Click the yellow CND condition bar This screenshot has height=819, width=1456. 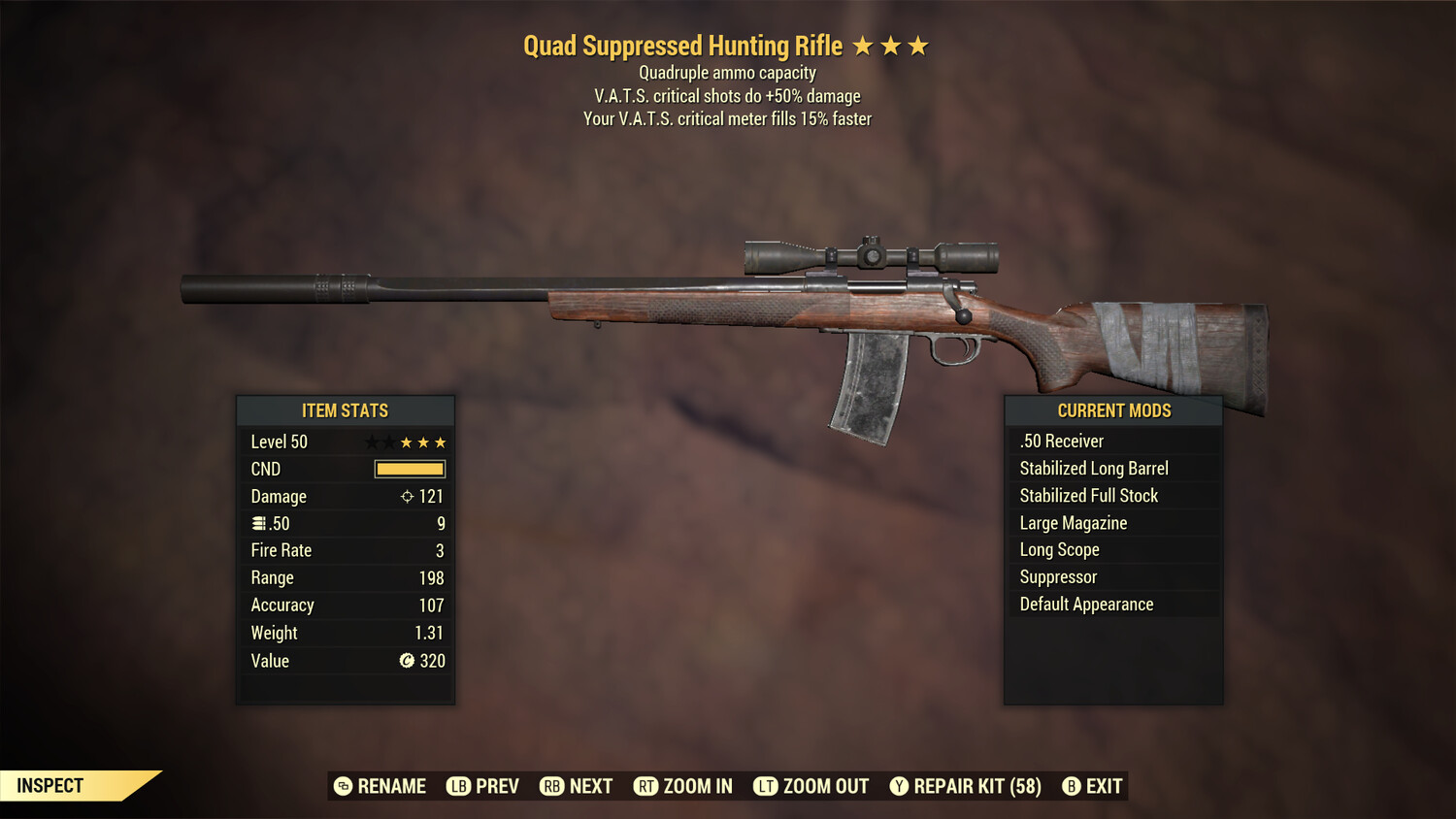pyautogui.click(x=408, y=469)
